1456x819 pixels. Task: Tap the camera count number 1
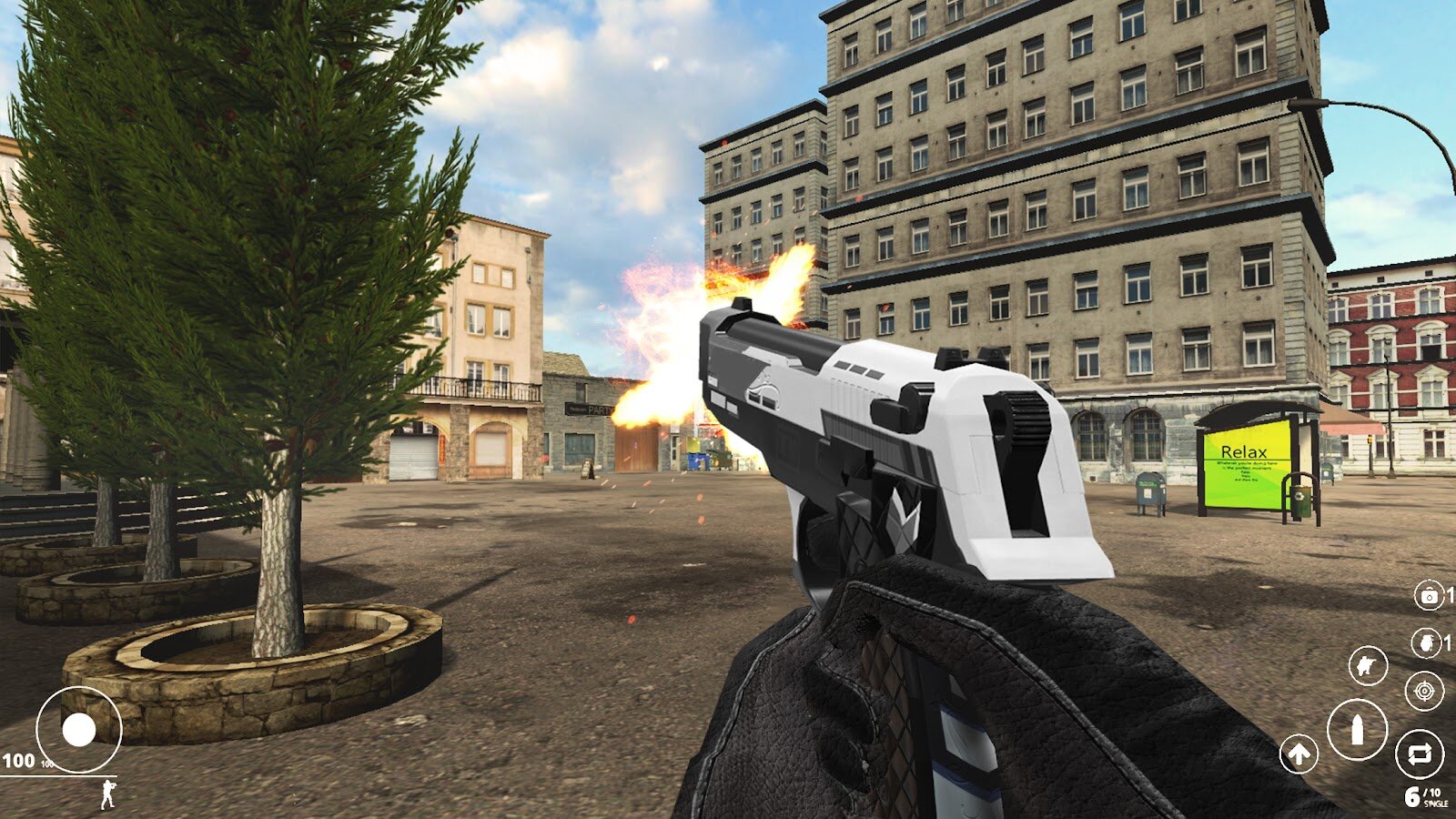click(x=1450, y=595)
